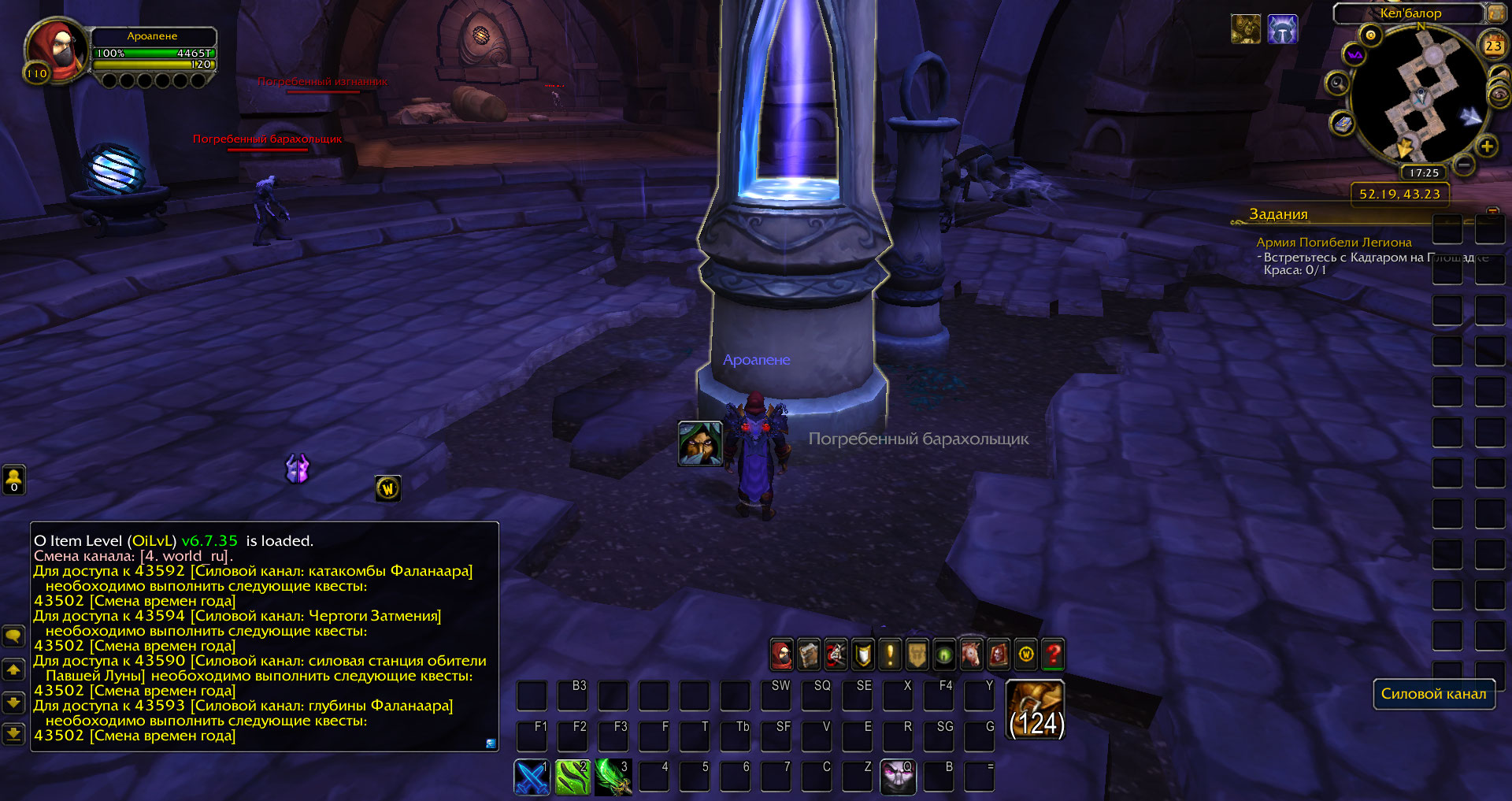Click the Khadgar portrait quest popup

700,443
